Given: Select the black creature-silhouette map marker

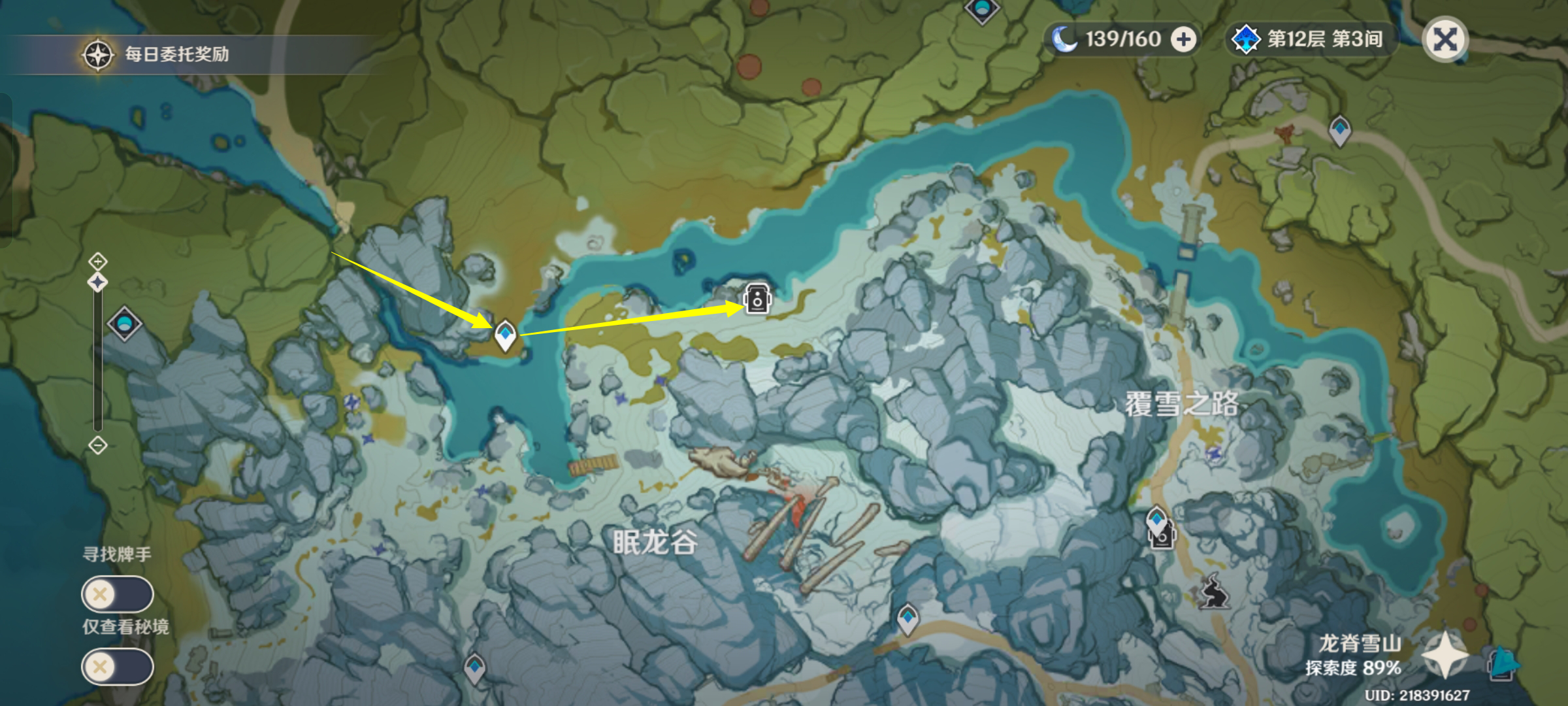Looking at the screenshot, I should click(x=1215, y=591).
